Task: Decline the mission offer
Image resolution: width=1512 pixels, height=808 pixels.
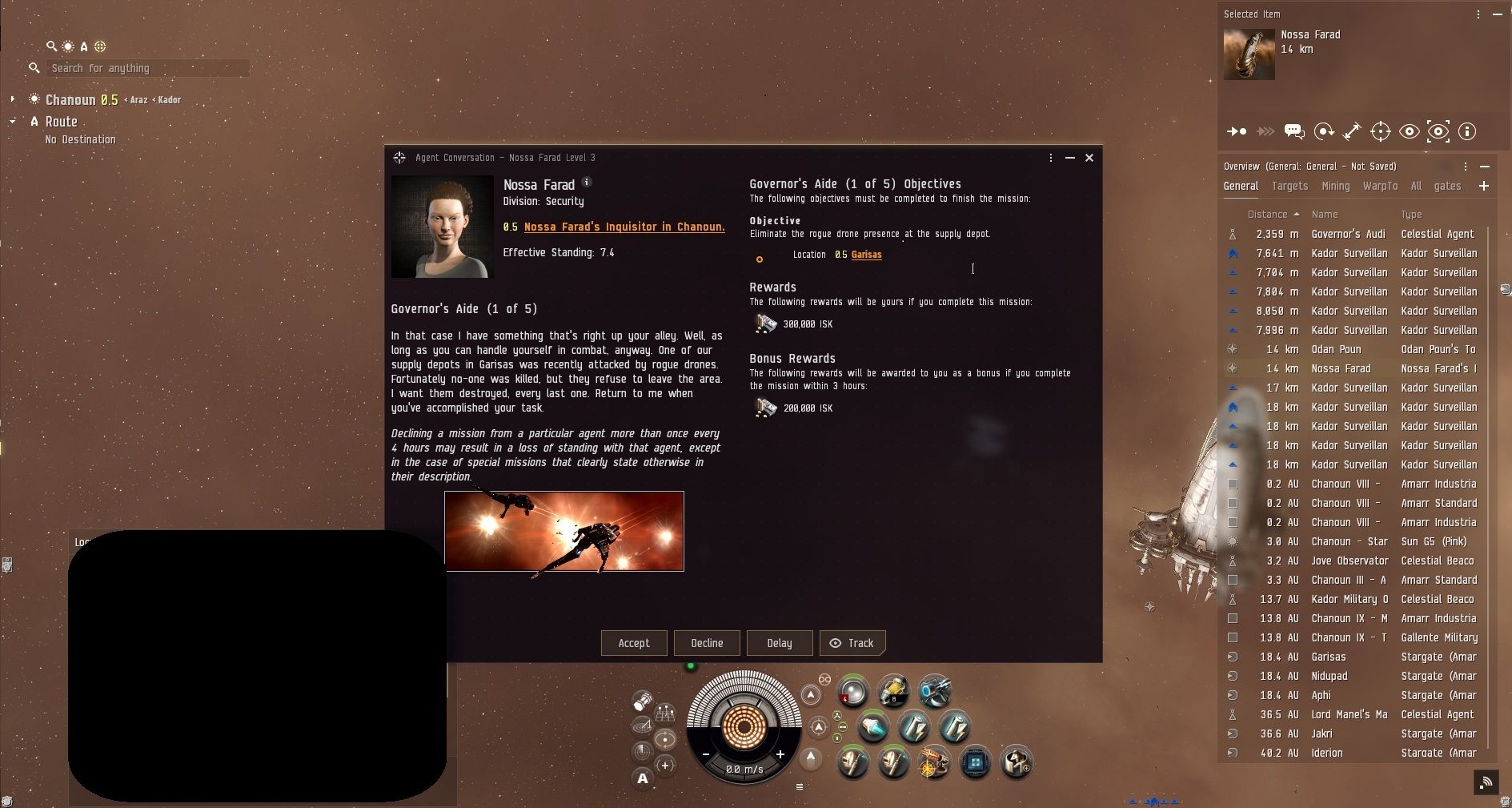Action: (707, 643)
